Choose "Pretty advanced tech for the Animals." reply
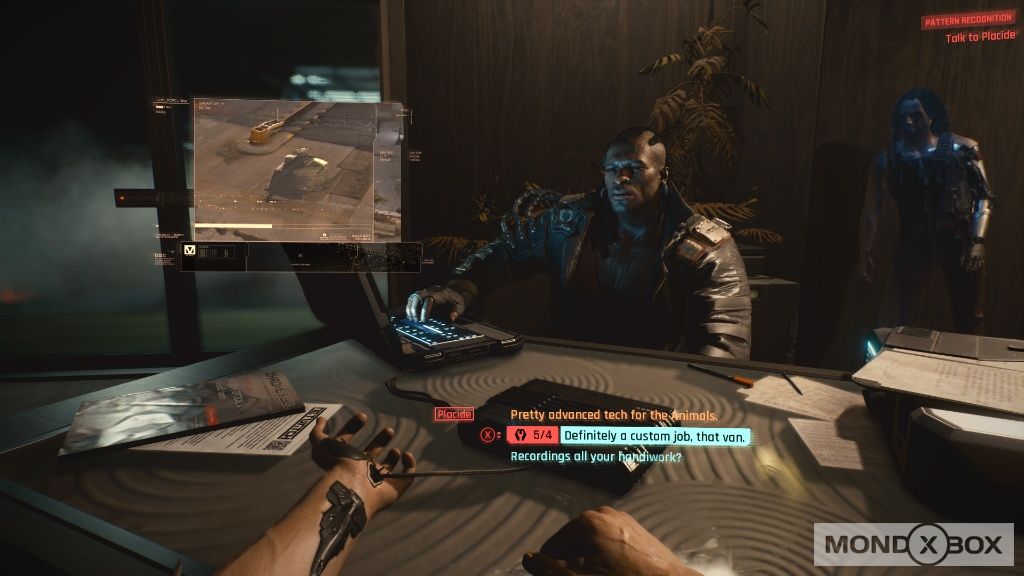 [x=614, y=414]
